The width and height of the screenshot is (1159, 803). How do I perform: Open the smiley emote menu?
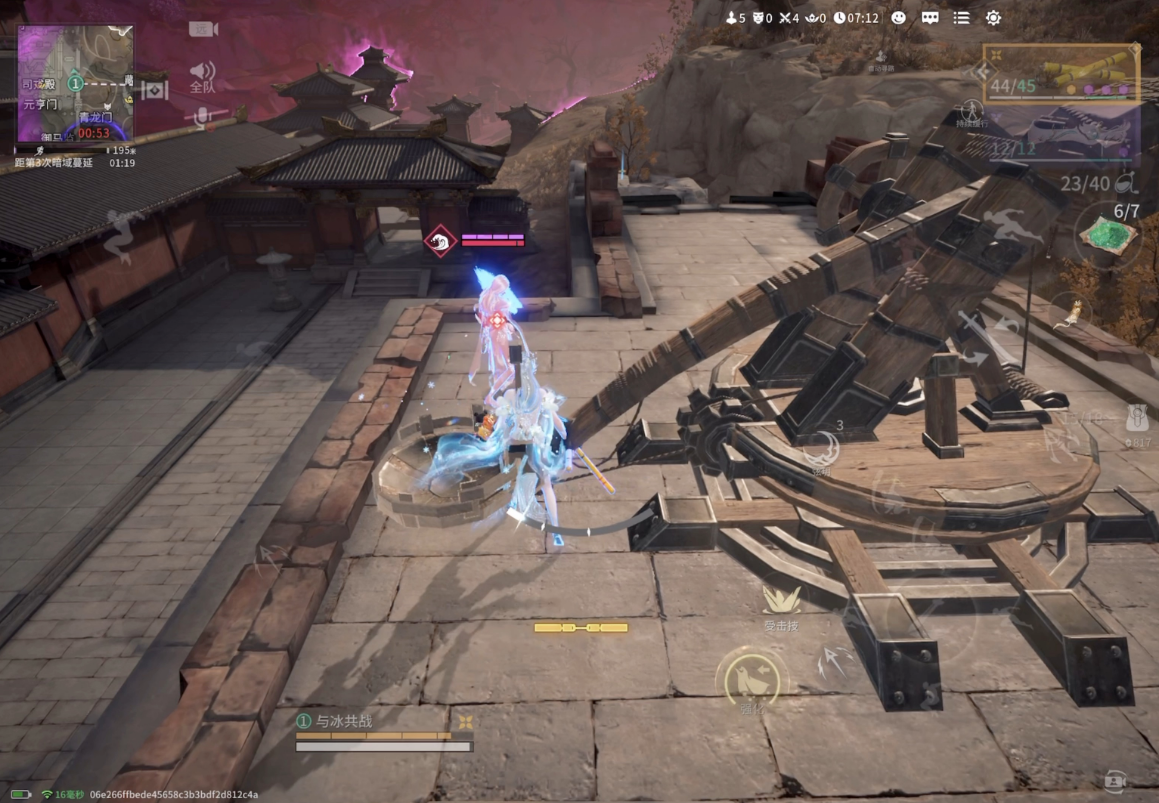[x=898, y=18]
